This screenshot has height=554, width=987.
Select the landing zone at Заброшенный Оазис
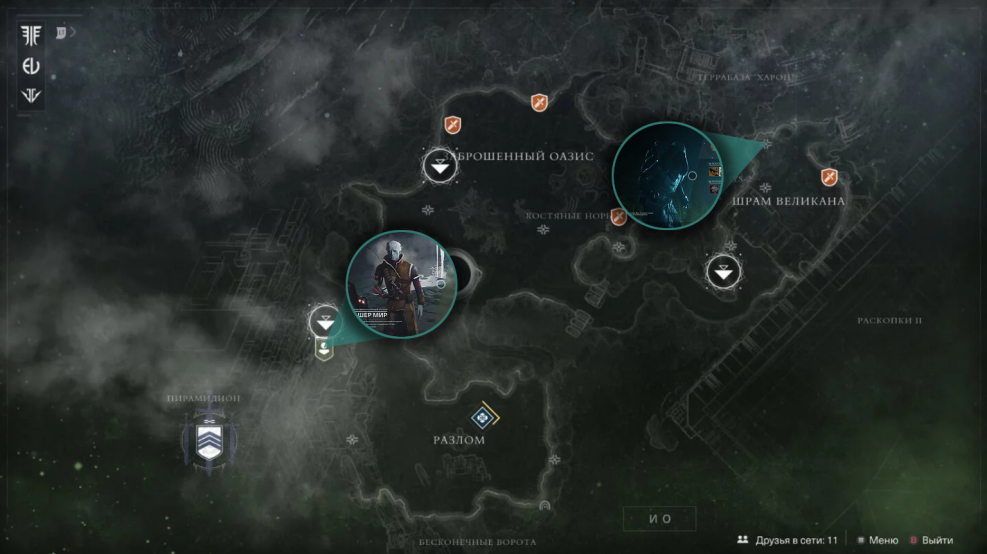[x=440, y=166]
